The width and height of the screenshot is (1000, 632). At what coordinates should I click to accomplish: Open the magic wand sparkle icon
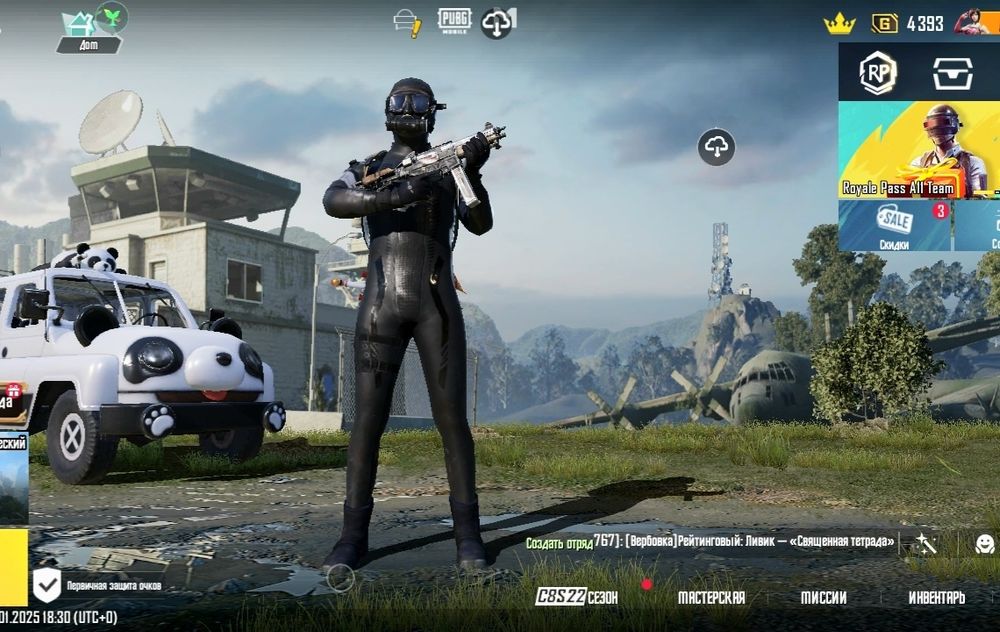(926, 543)
